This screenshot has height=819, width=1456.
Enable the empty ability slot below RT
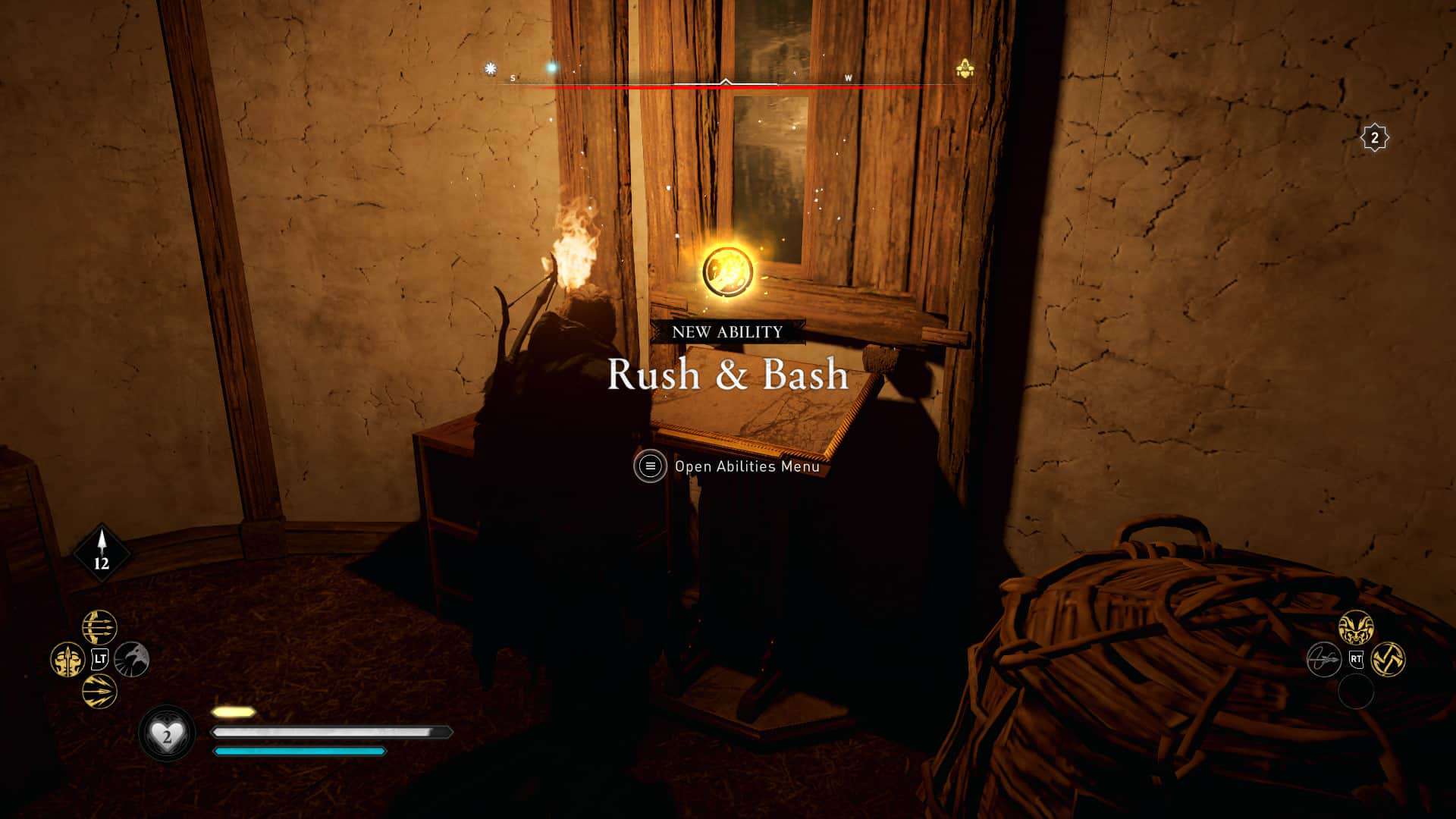(x=1357, y=692)
